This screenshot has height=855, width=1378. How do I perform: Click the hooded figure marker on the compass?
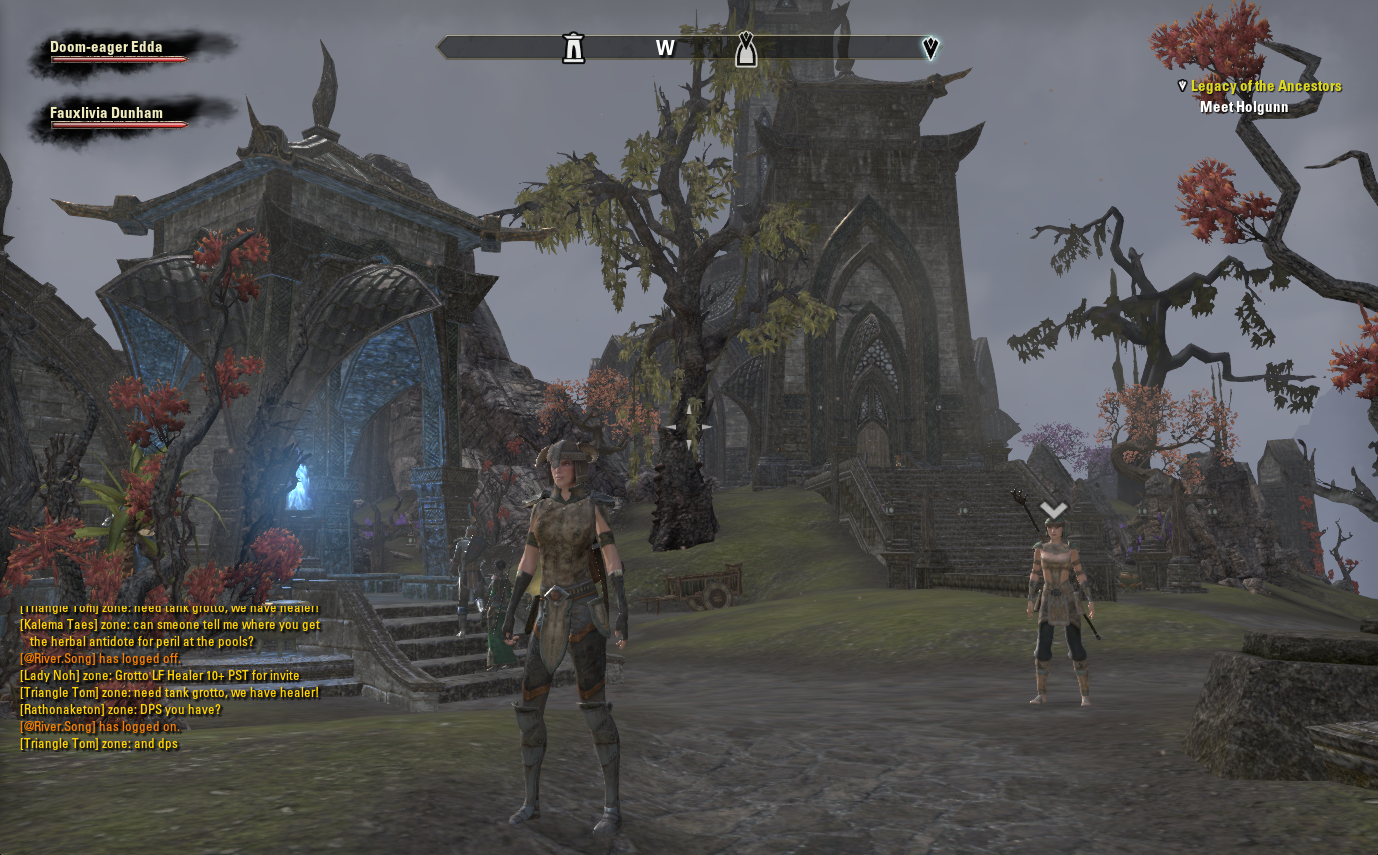745,48
